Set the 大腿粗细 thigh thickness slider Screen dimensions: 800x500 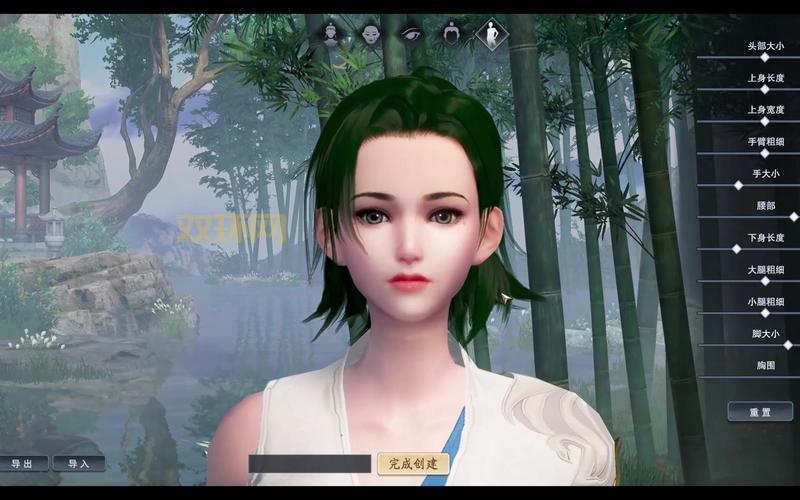click(765, 281)
